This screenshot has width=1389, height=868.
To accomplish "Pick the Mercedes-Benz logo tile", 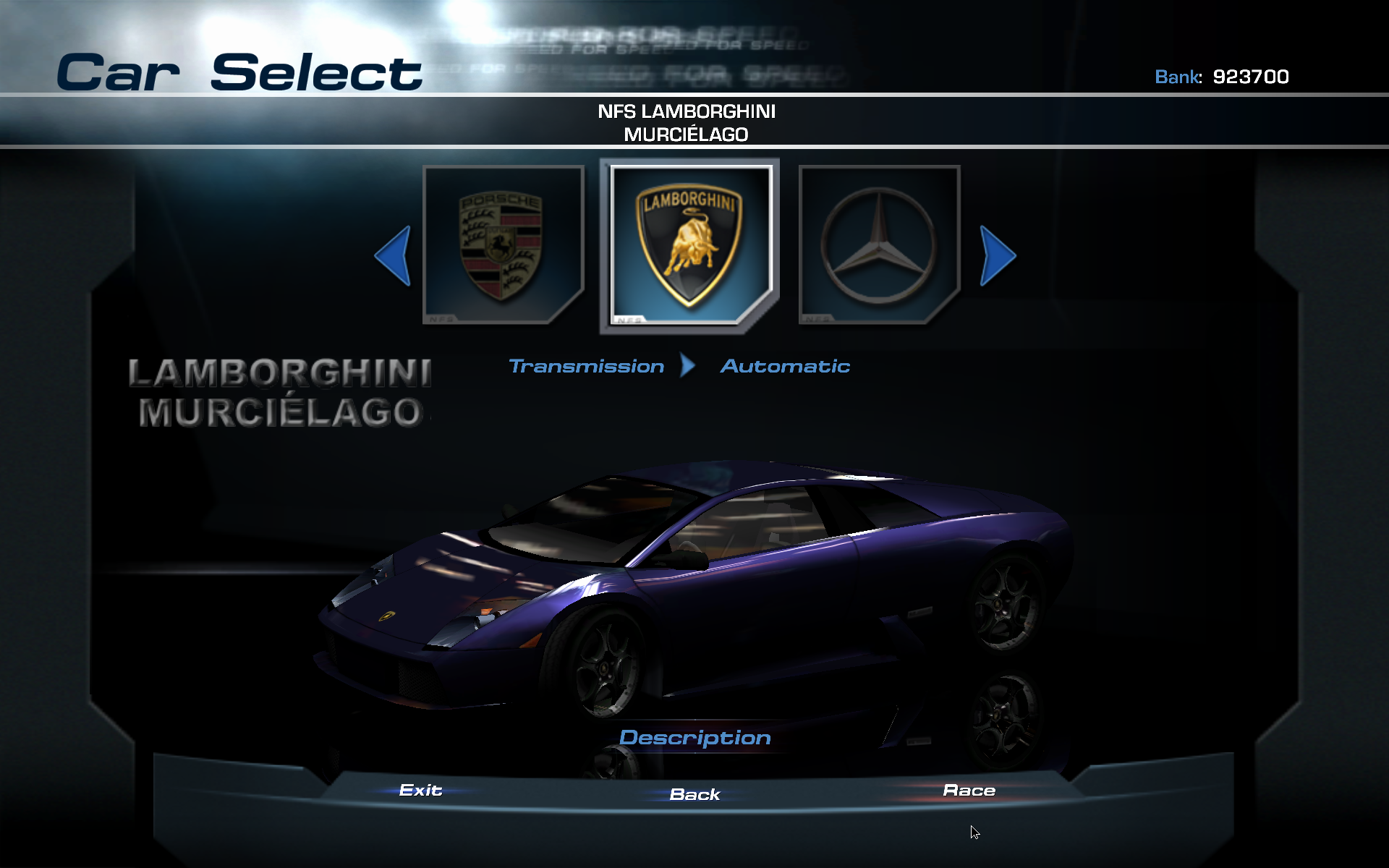I will click(879, 244).
